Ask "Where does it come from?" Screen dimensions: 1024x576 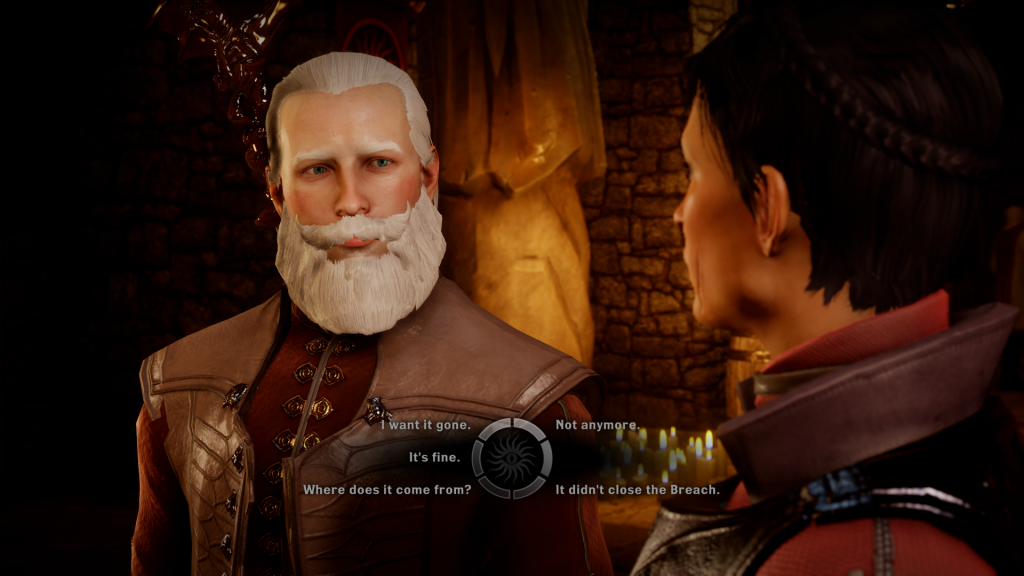387,490
